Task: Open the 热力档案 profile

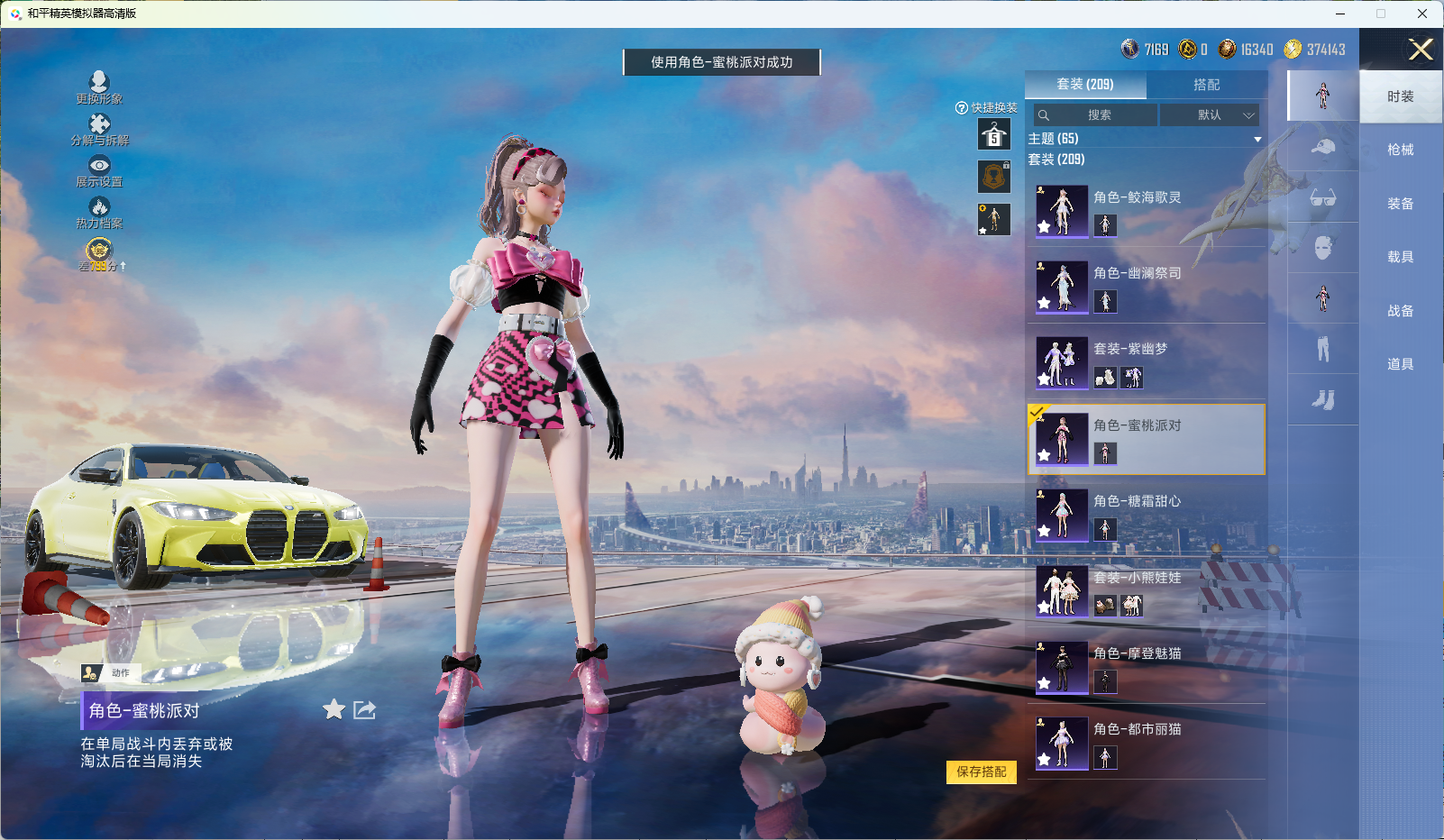Action: 99,213
